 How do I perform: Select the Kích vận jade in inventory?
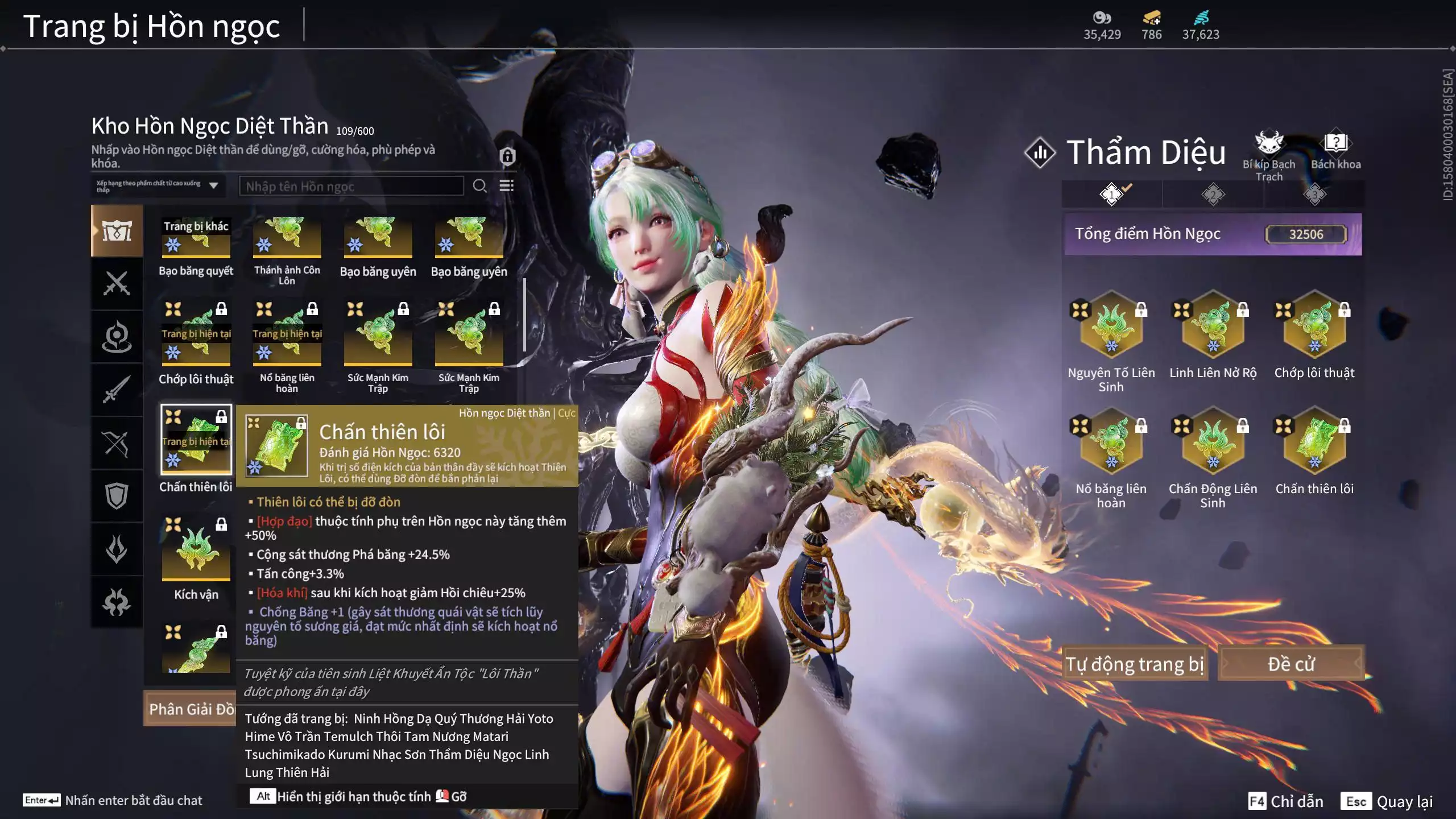[x=196, y=549]
